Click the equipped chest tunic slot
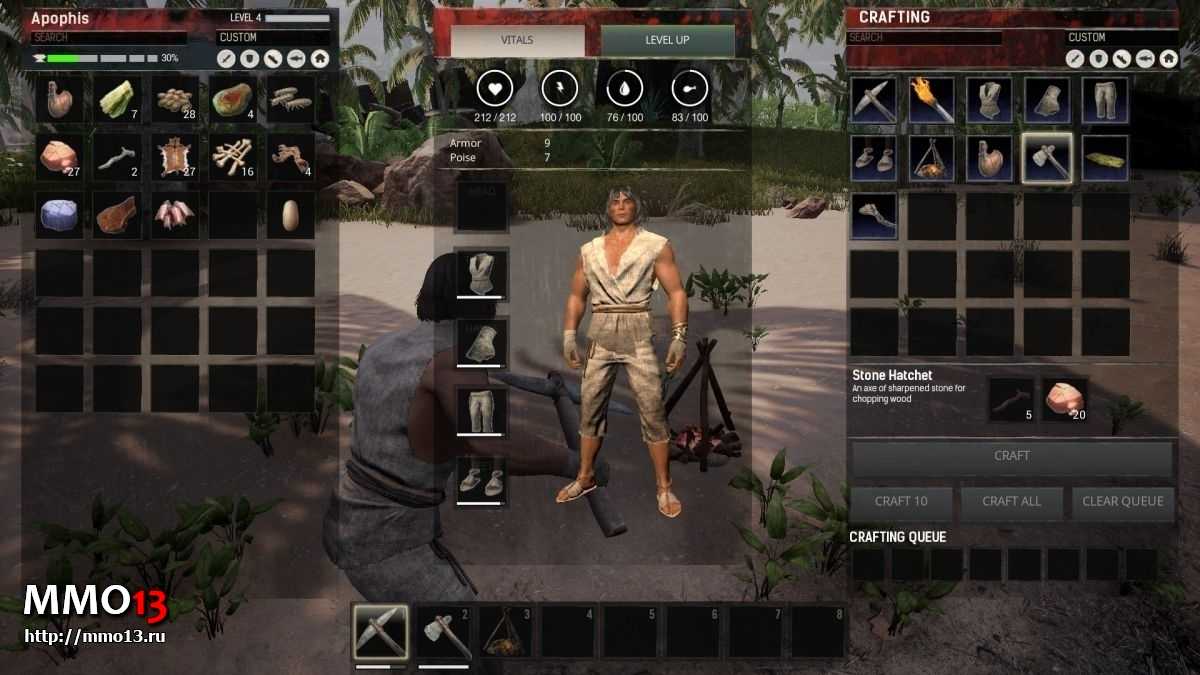 click(x=481, y=274)
